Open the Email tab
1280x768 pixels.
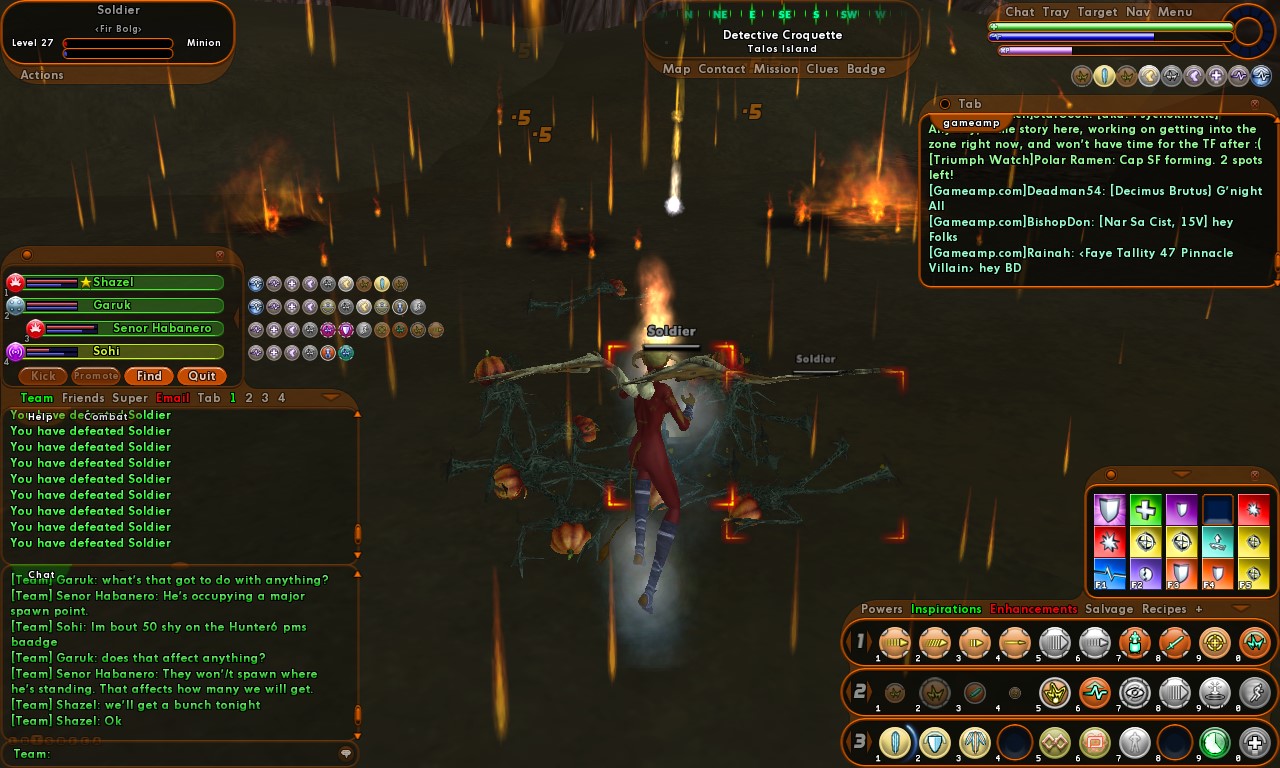tap(173, 398)
